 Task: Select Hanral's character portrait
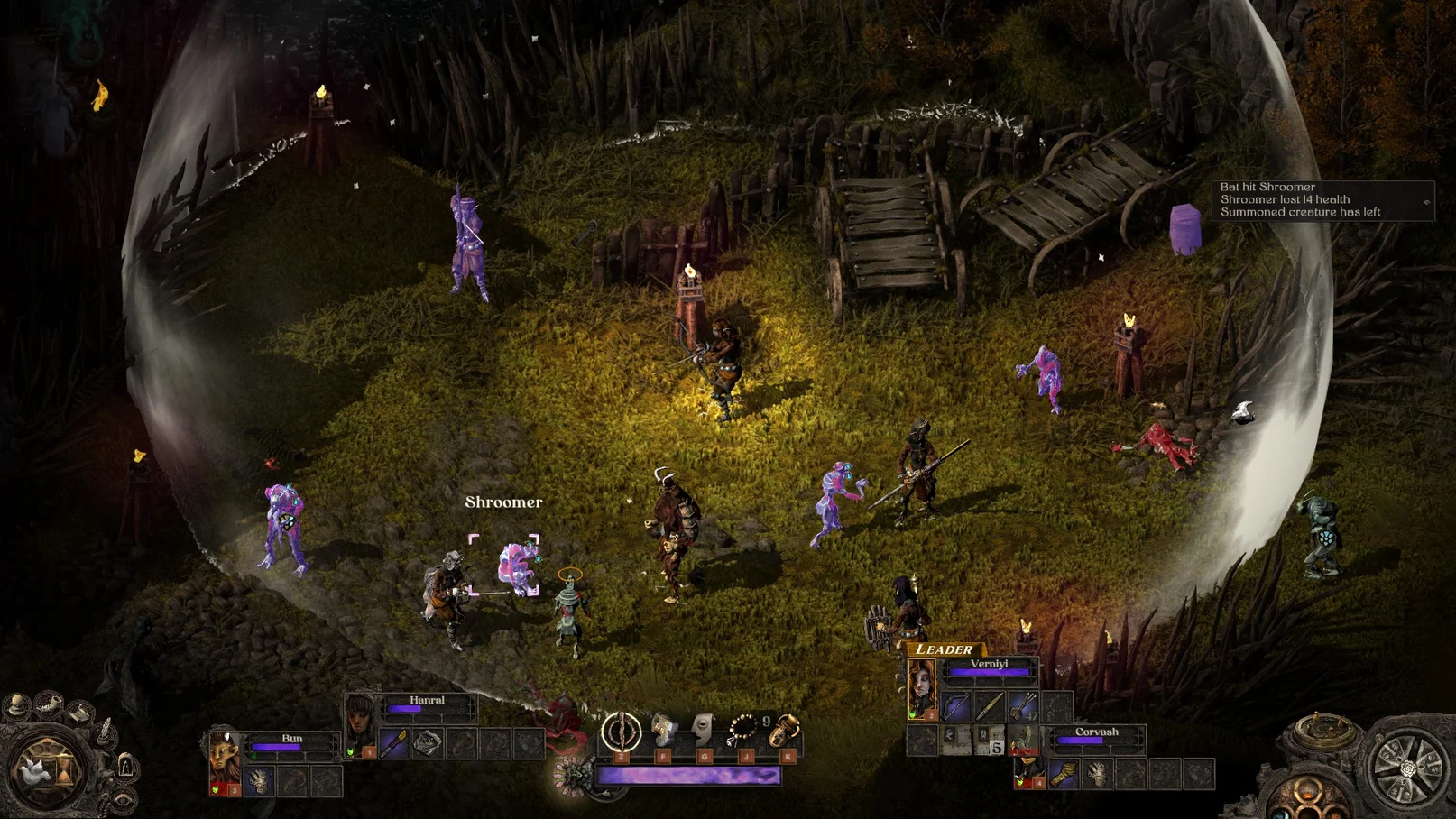pos(361,722)
